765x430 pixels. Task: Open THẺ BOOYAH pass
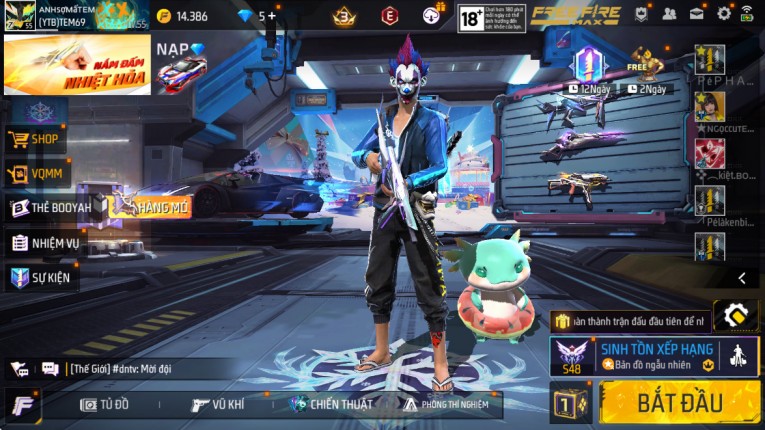[50, 208]
